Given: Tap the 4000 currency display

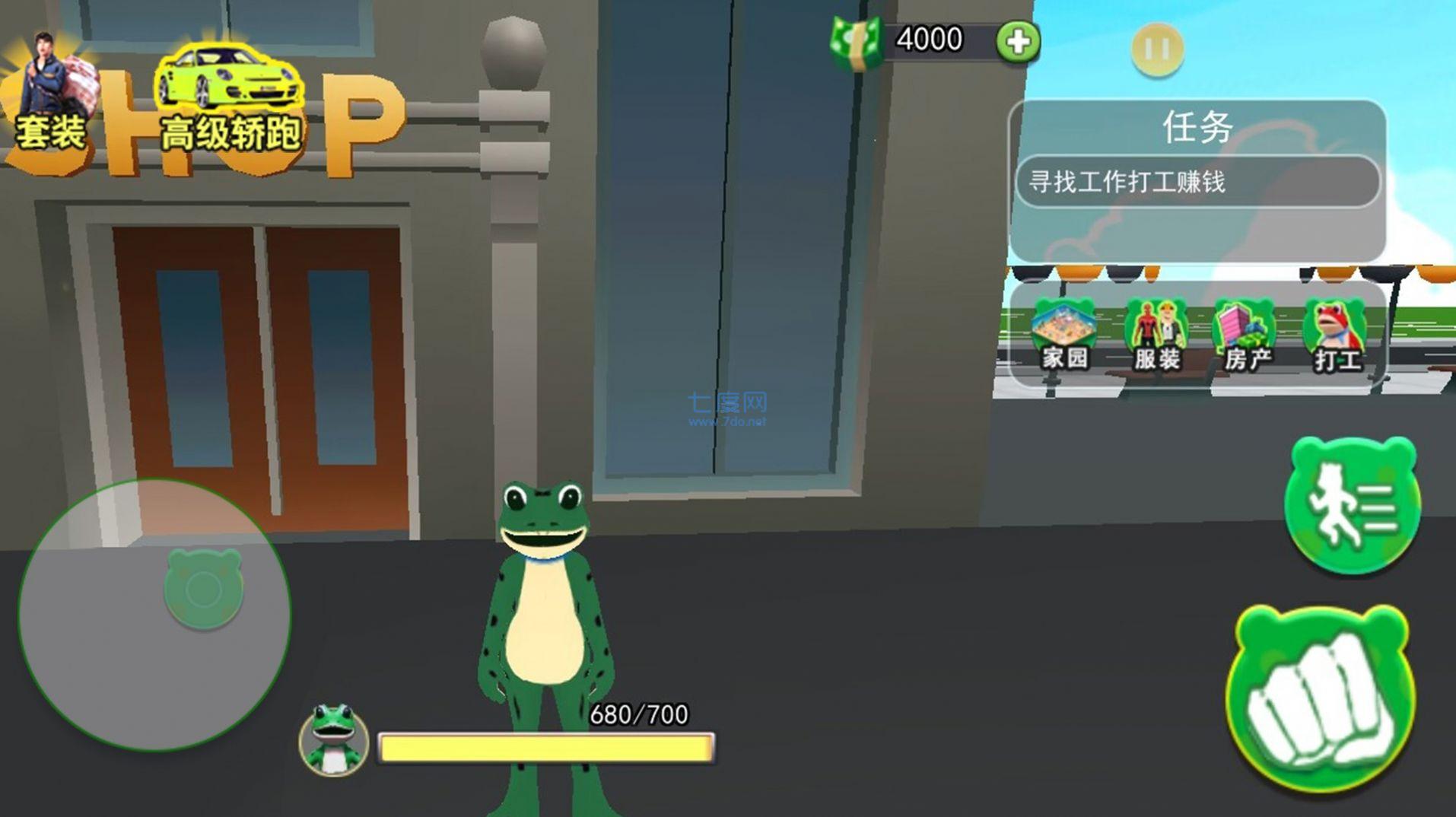Looking at the screenshot, I should tap(928, 40).
